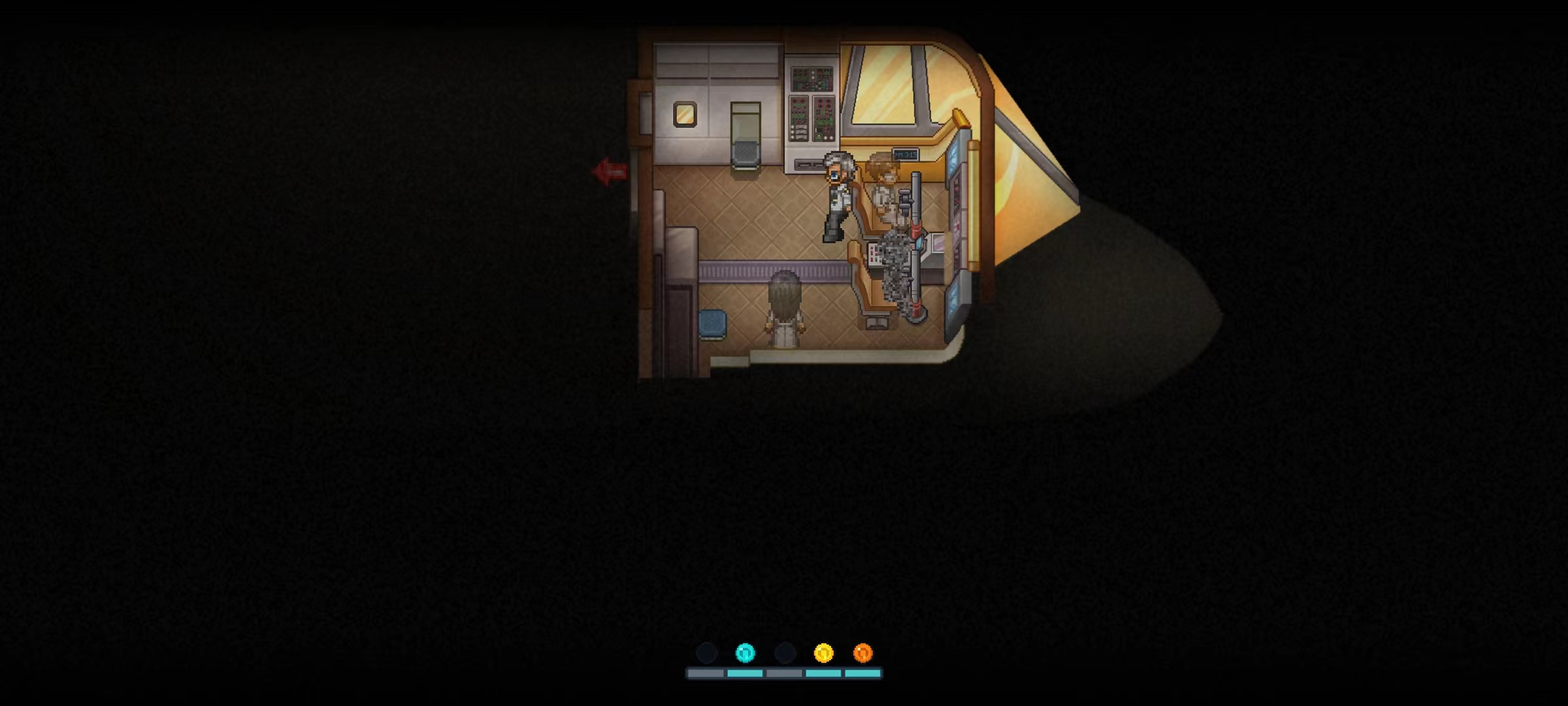Select the cyan memory orb

tap(745, 652)
